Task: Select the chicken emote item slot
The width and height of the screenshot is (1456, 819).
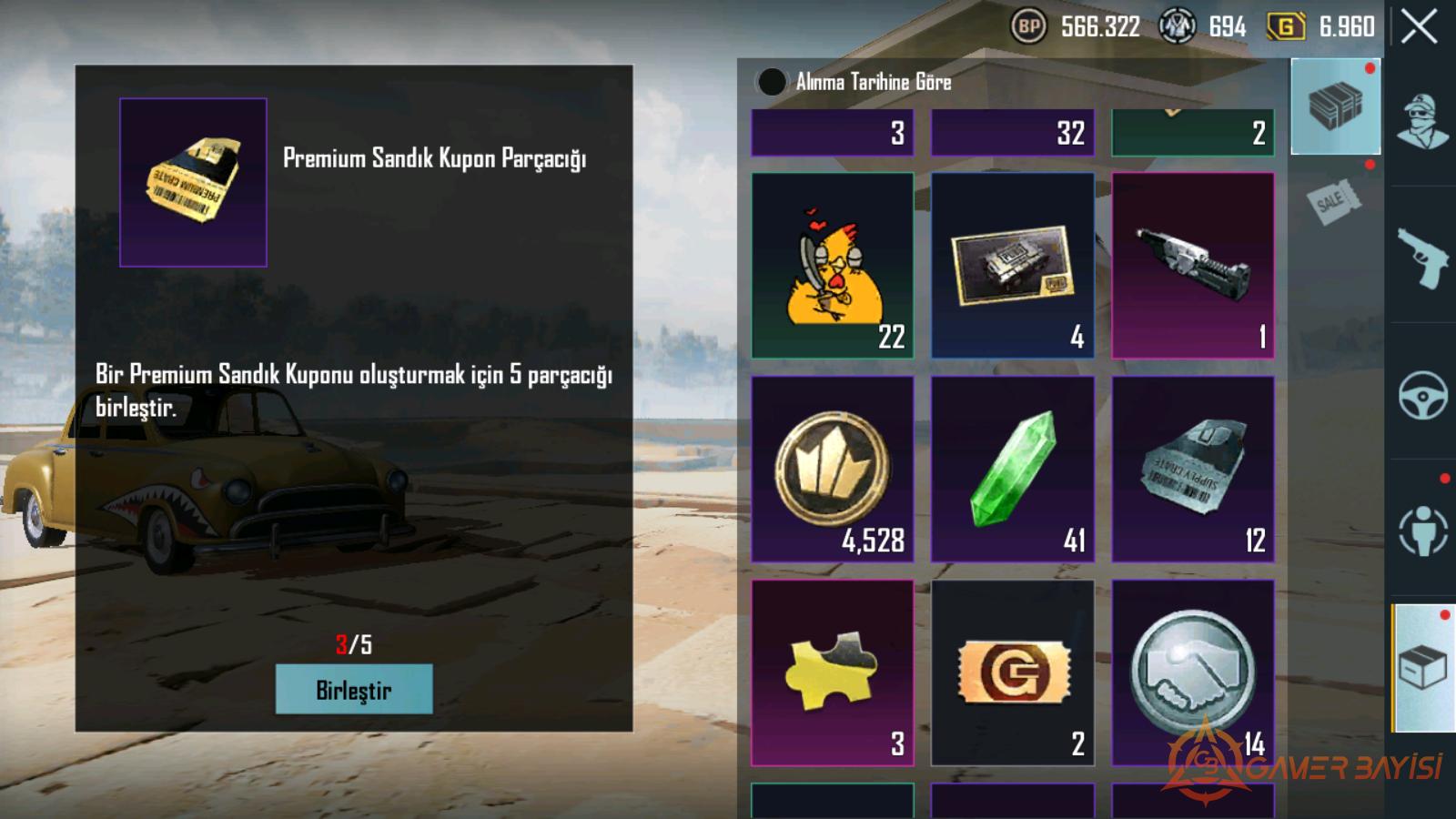Action: 833,265
